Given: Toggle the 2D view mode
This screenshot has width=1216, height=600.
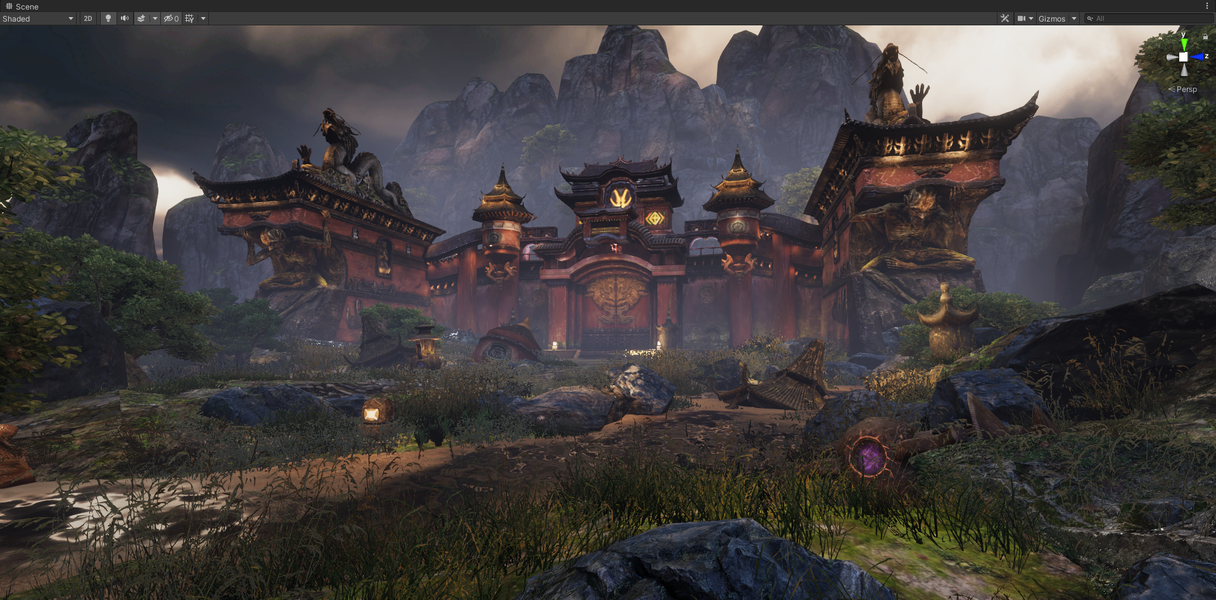Looking at the screenshot, I should pyautogui.click(x=88, y=18).
